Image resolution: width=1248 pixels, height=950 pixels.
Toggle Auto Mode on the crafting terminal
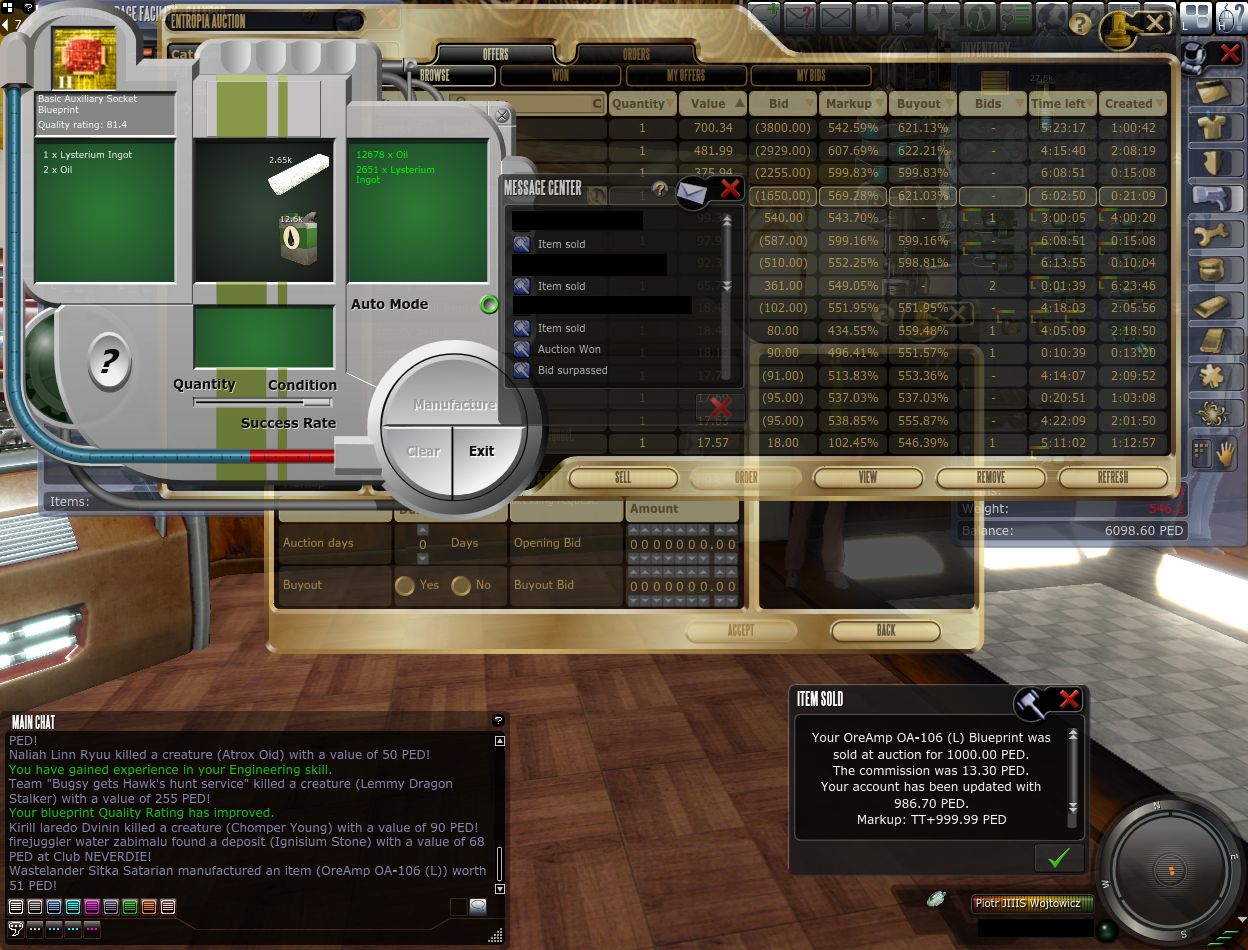(489, 304)
